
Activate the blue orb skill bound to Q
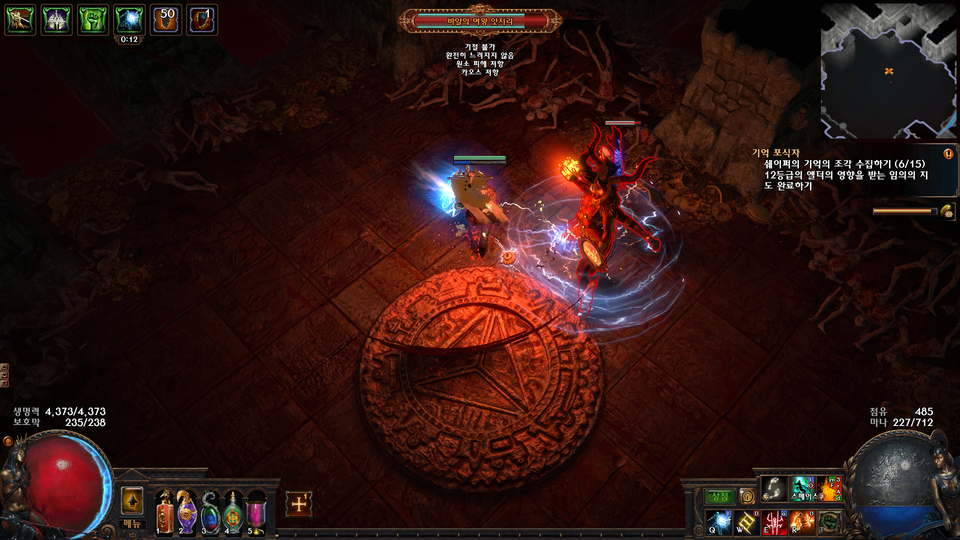click(x=719, y=522)
